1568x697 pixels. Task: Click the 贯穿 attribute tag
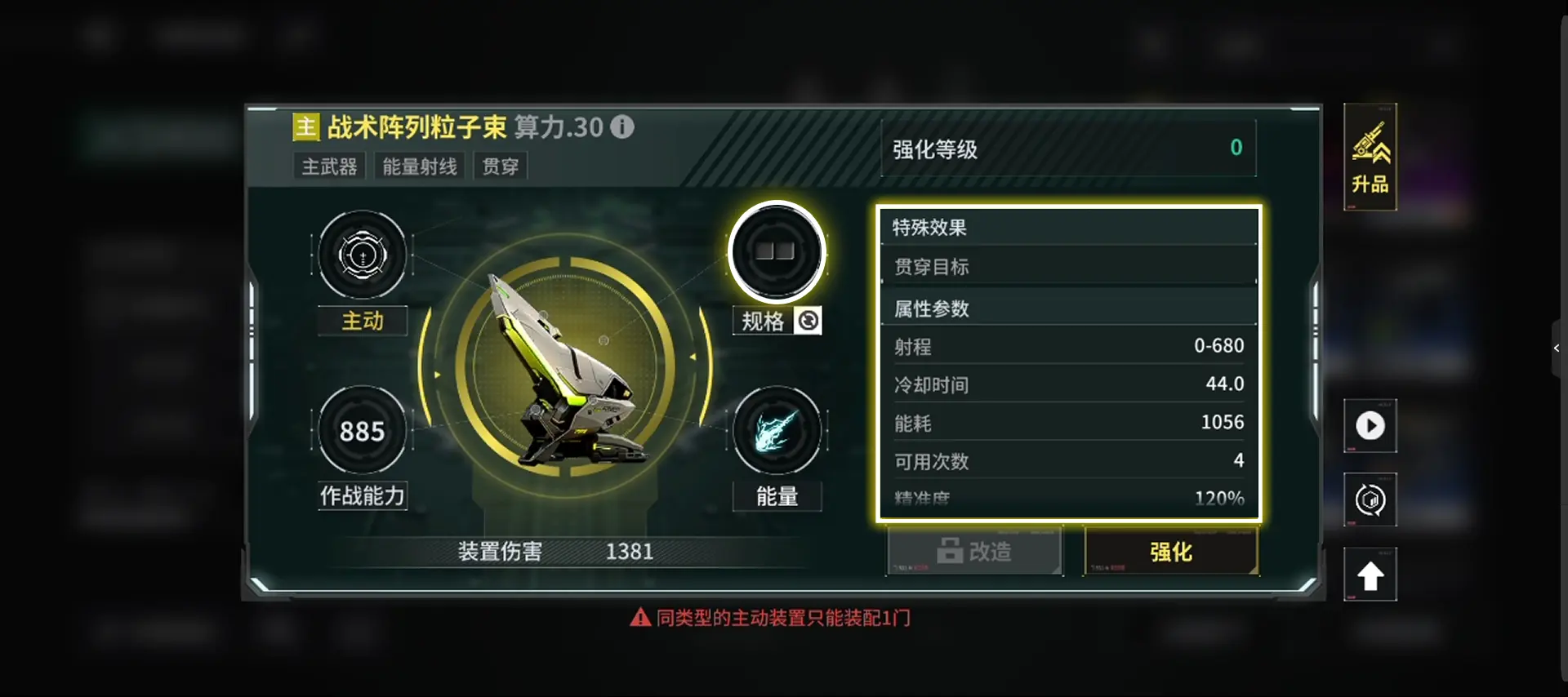[500, 165]
